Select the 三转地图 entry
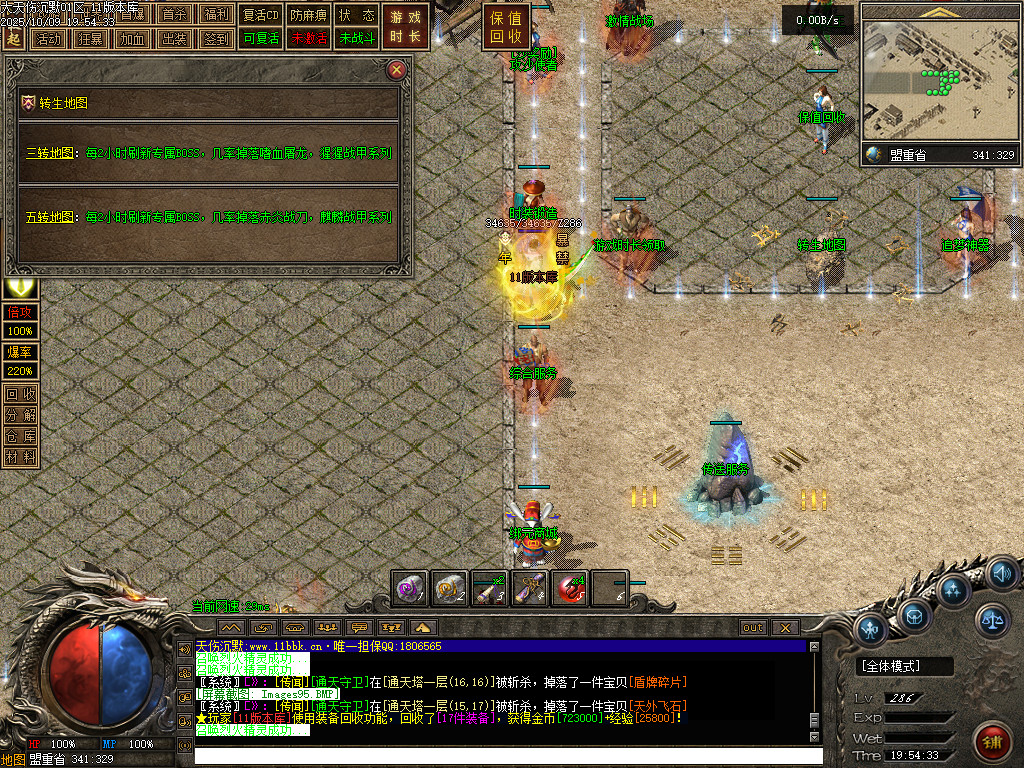Viewport: 1024px width, 768px height. pyautogui.click(x=50, y=154)
